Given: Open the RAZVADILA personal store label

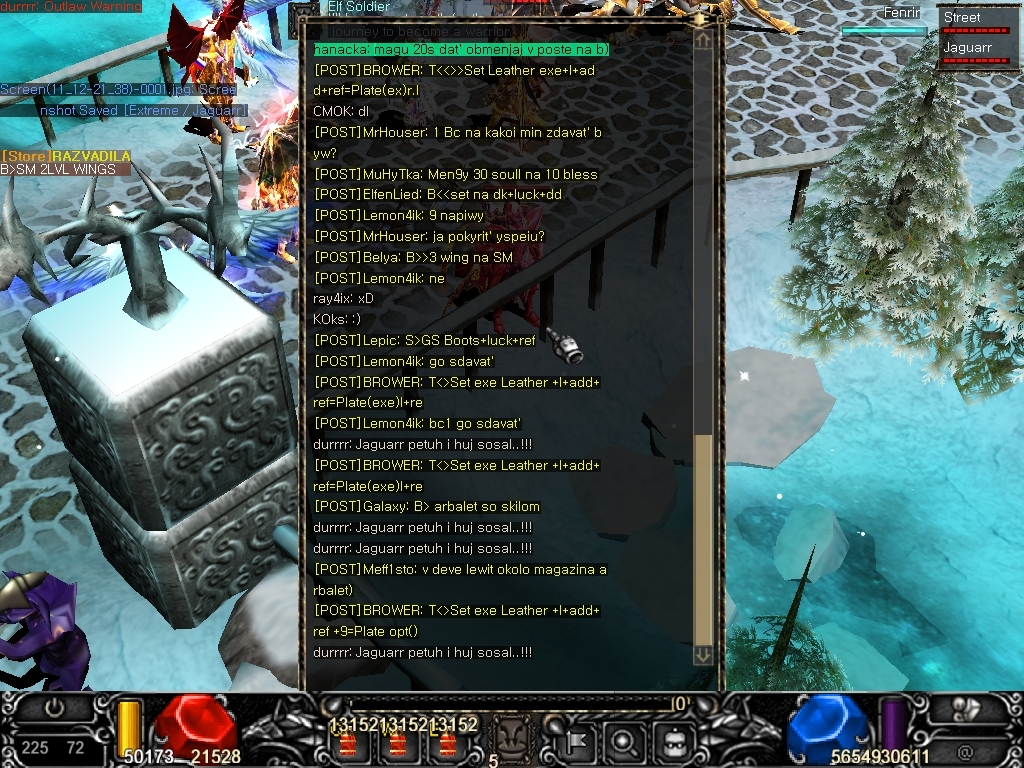Looking at the screenshot, I should coord(66,157).
